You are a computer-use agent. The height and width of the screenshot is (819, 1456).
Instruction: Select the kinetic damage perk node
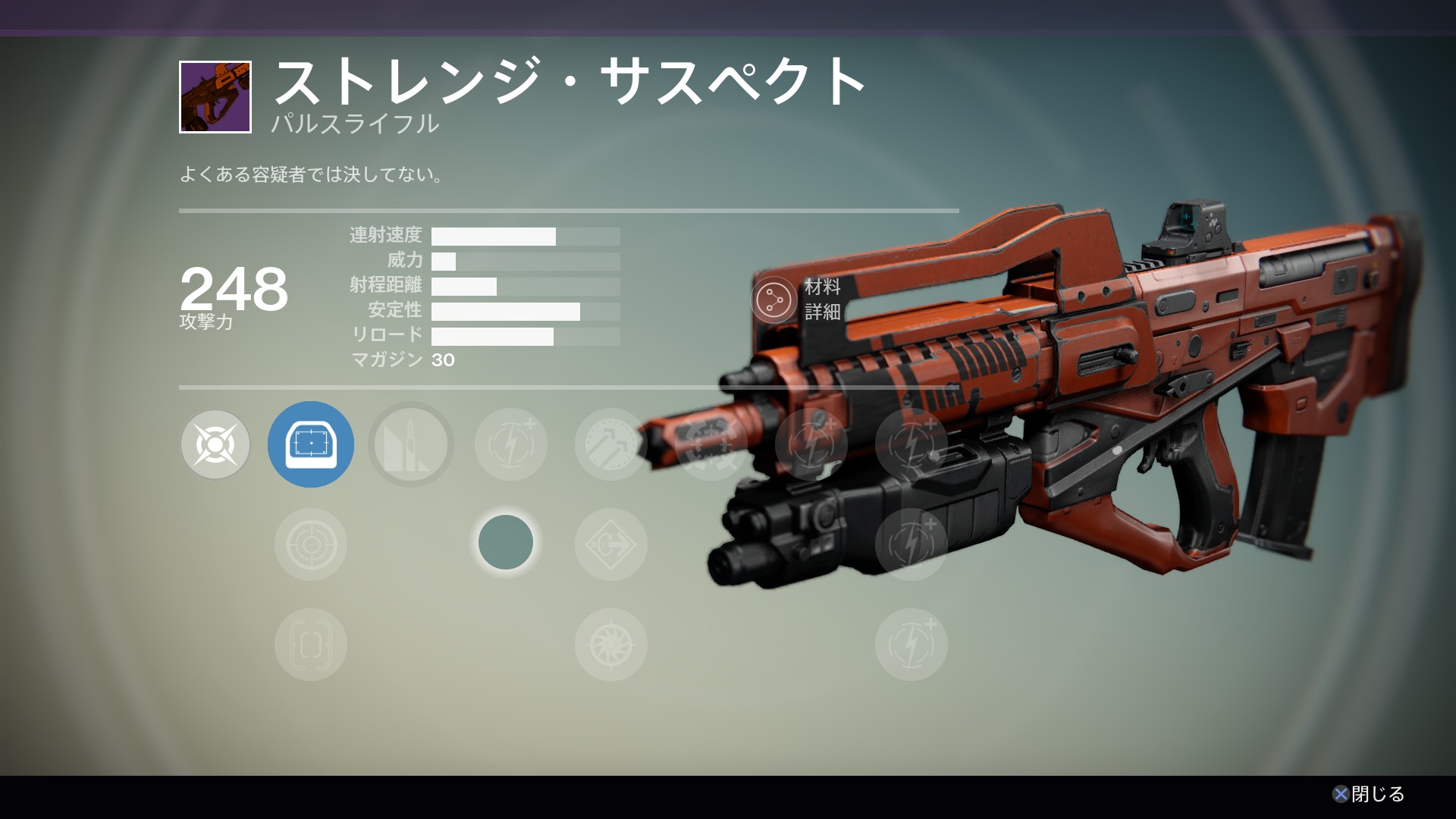click(215, 444)
